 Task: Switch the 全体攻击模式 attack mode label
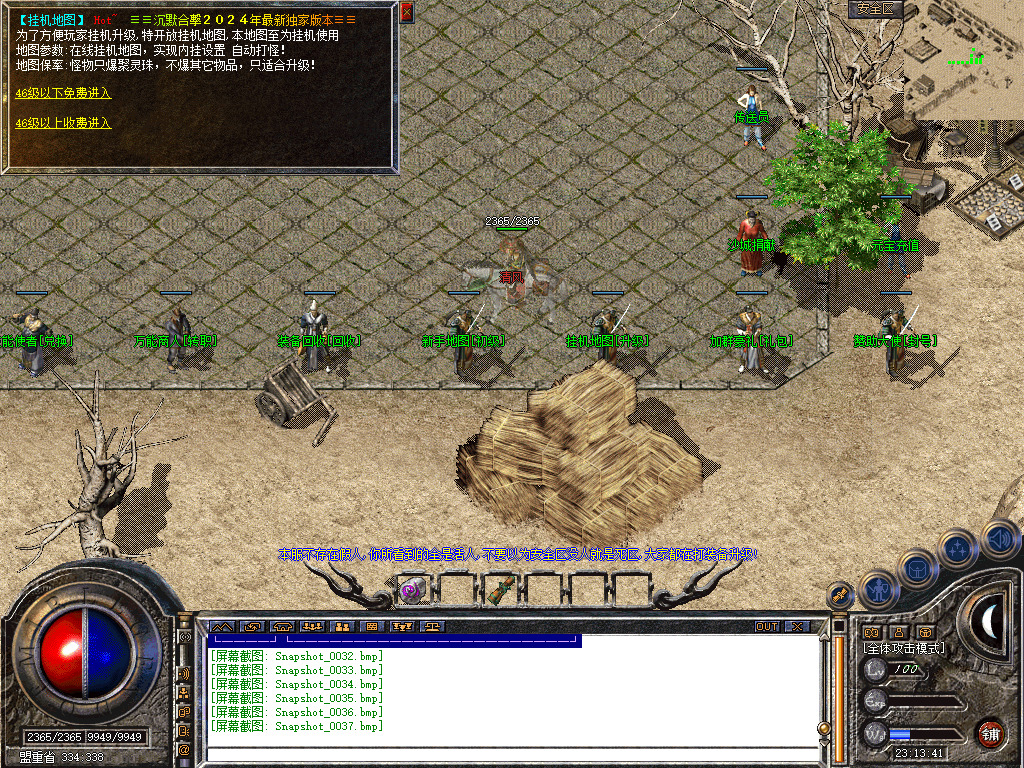point(904,648)
